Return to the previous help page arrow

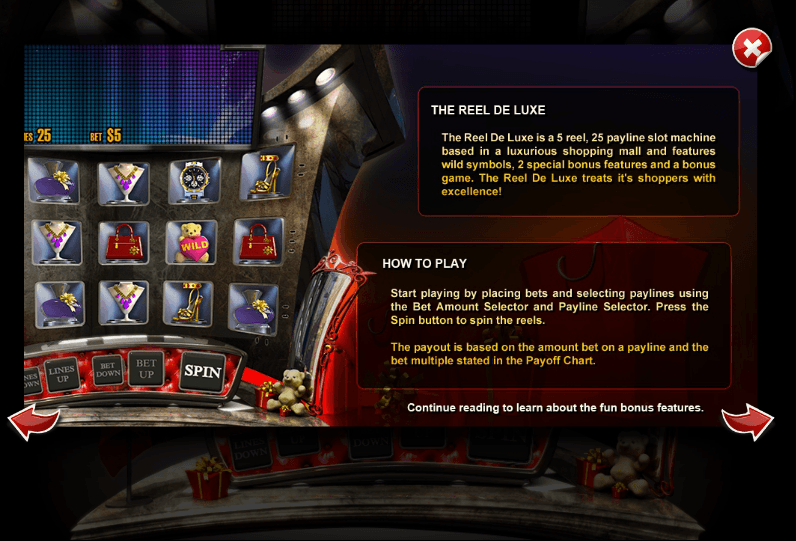point(34,421)
